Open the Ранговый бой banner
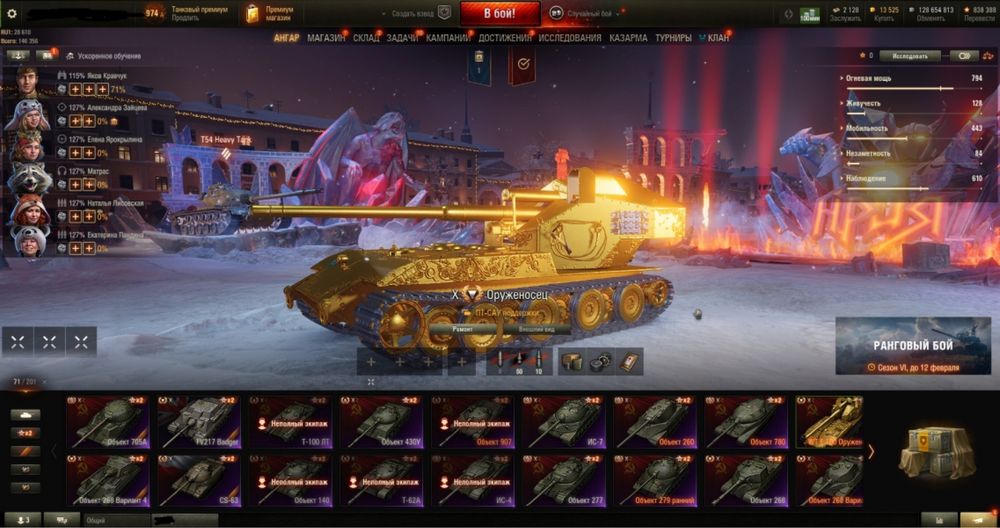 coord(915,346)
